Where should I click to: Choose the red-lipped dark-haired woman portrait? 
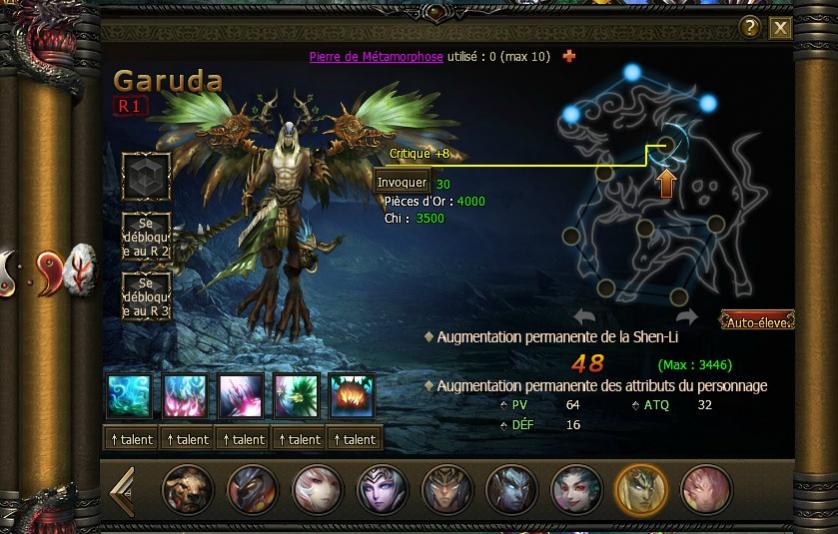coord(576,490)
